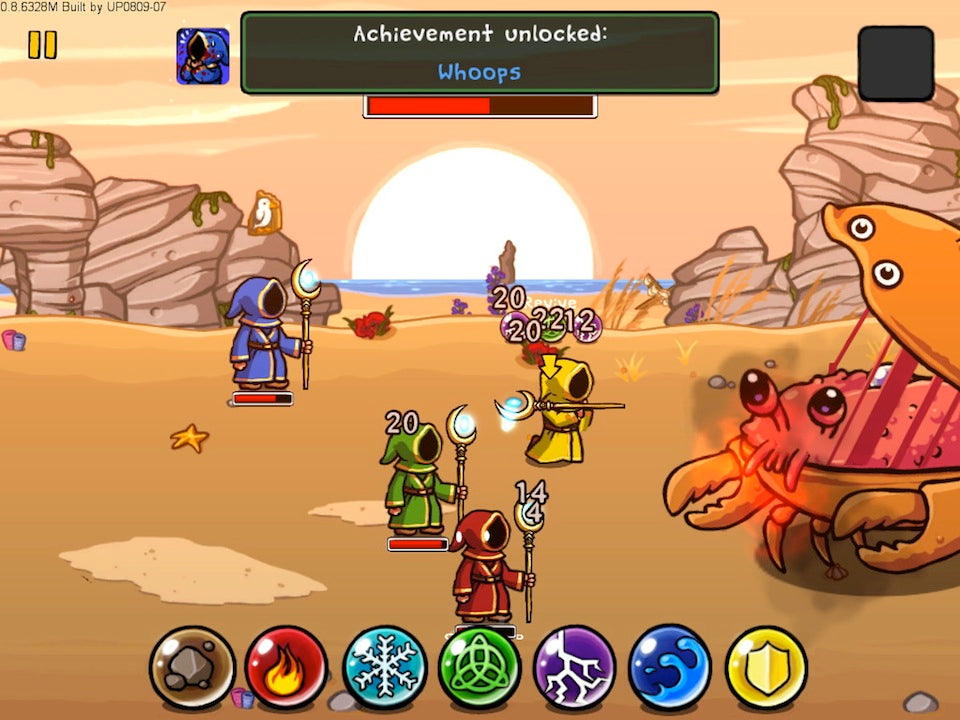Image resolution: width=960 pixels, height=720 pixels.
Task: Click the achievement wizard portrait icon
Action: pos(203,56)
